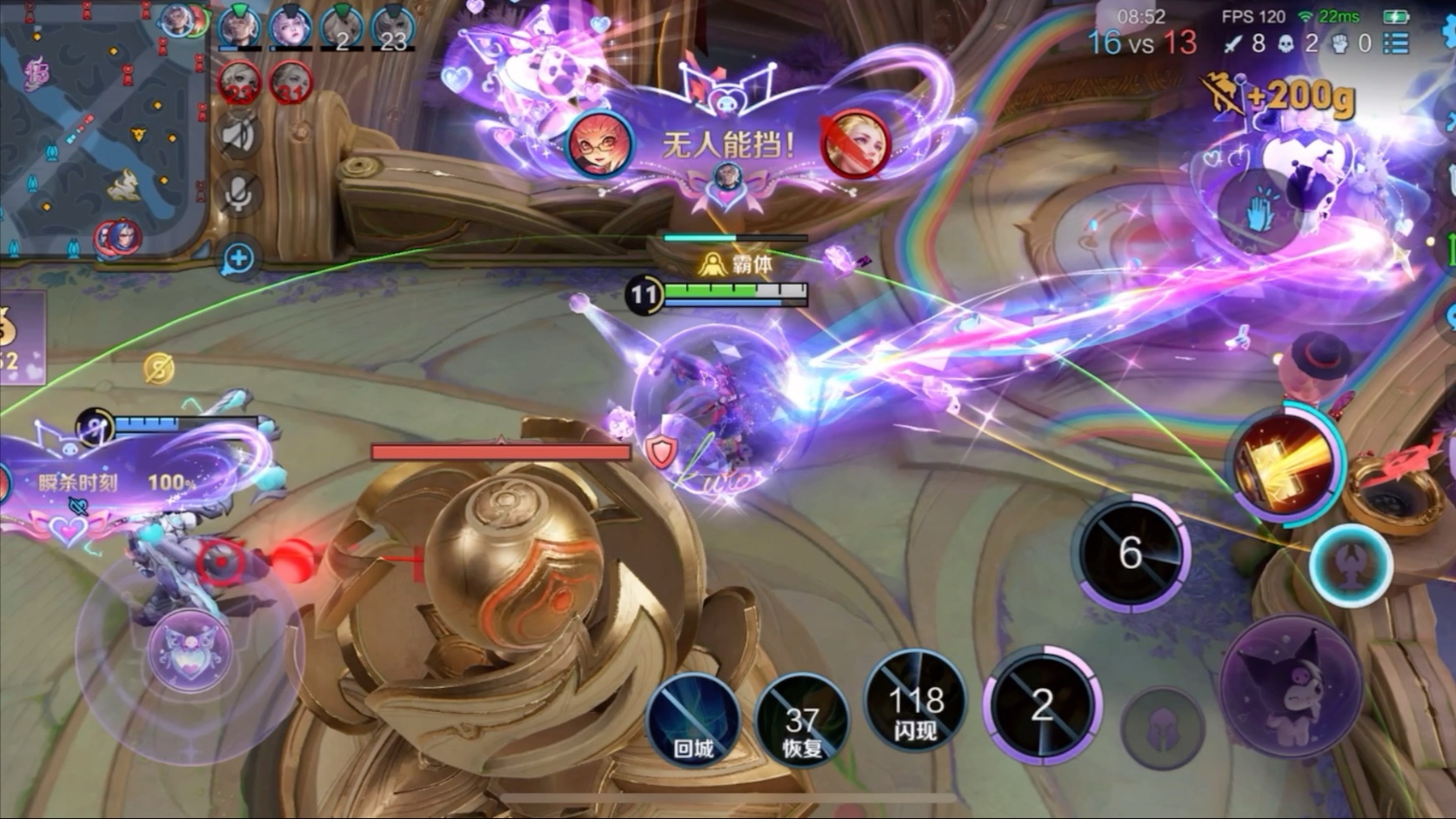Toggle the speaker mute icon
The height and width of the screenshot is (819, 1456).
coord(237,135)
